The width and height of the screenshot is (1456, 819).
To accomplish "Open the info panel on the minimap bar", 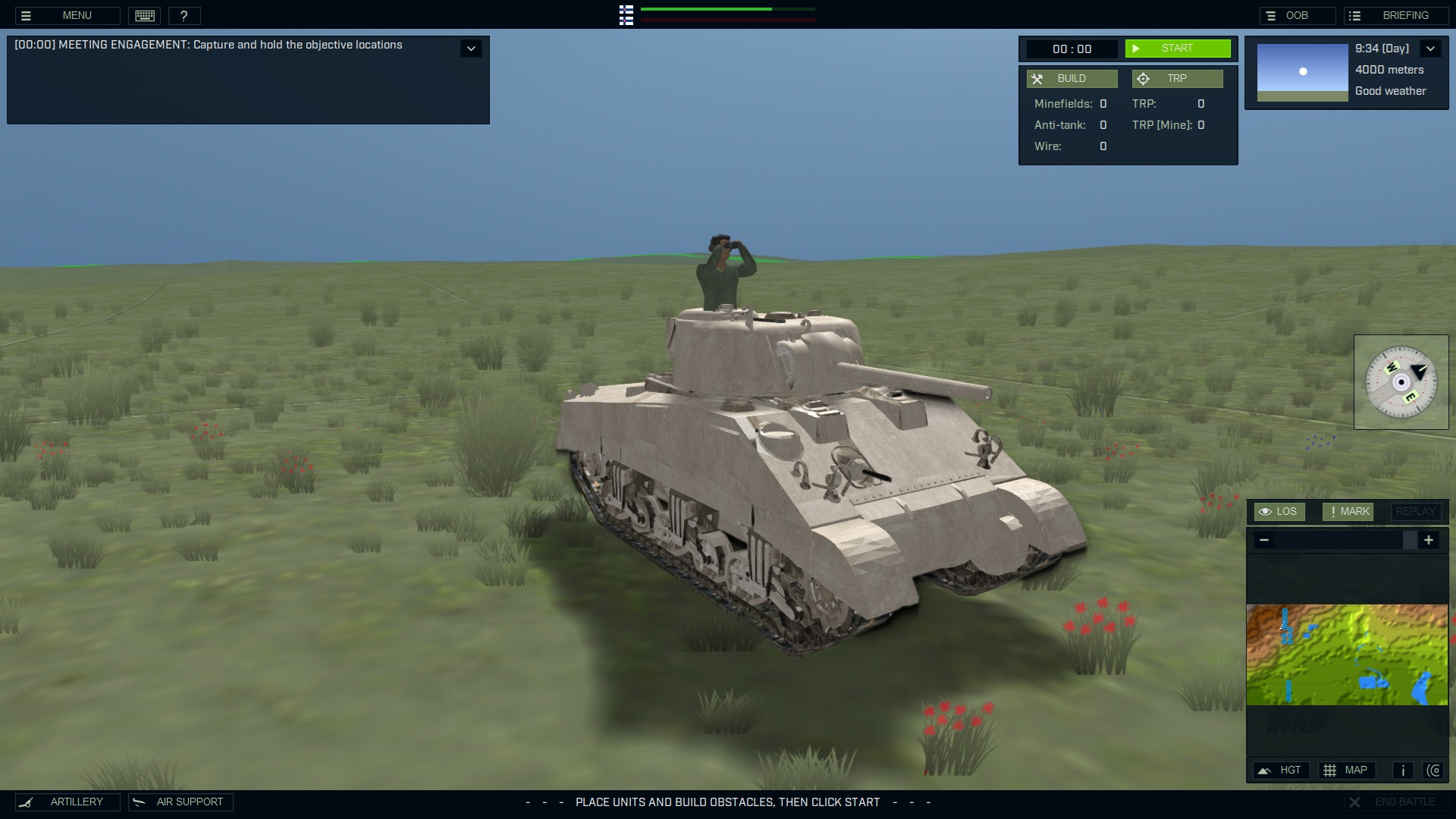I will point(1402,770).
